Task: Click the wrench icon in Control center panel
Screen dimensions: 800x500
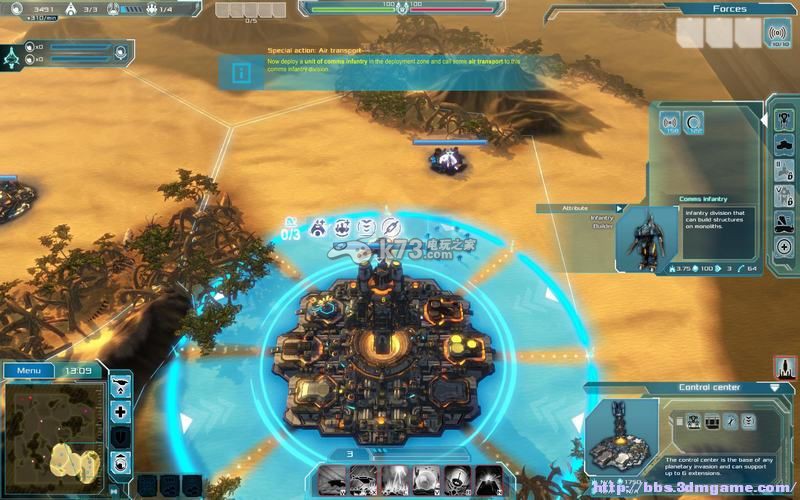Action: point(730,421)
